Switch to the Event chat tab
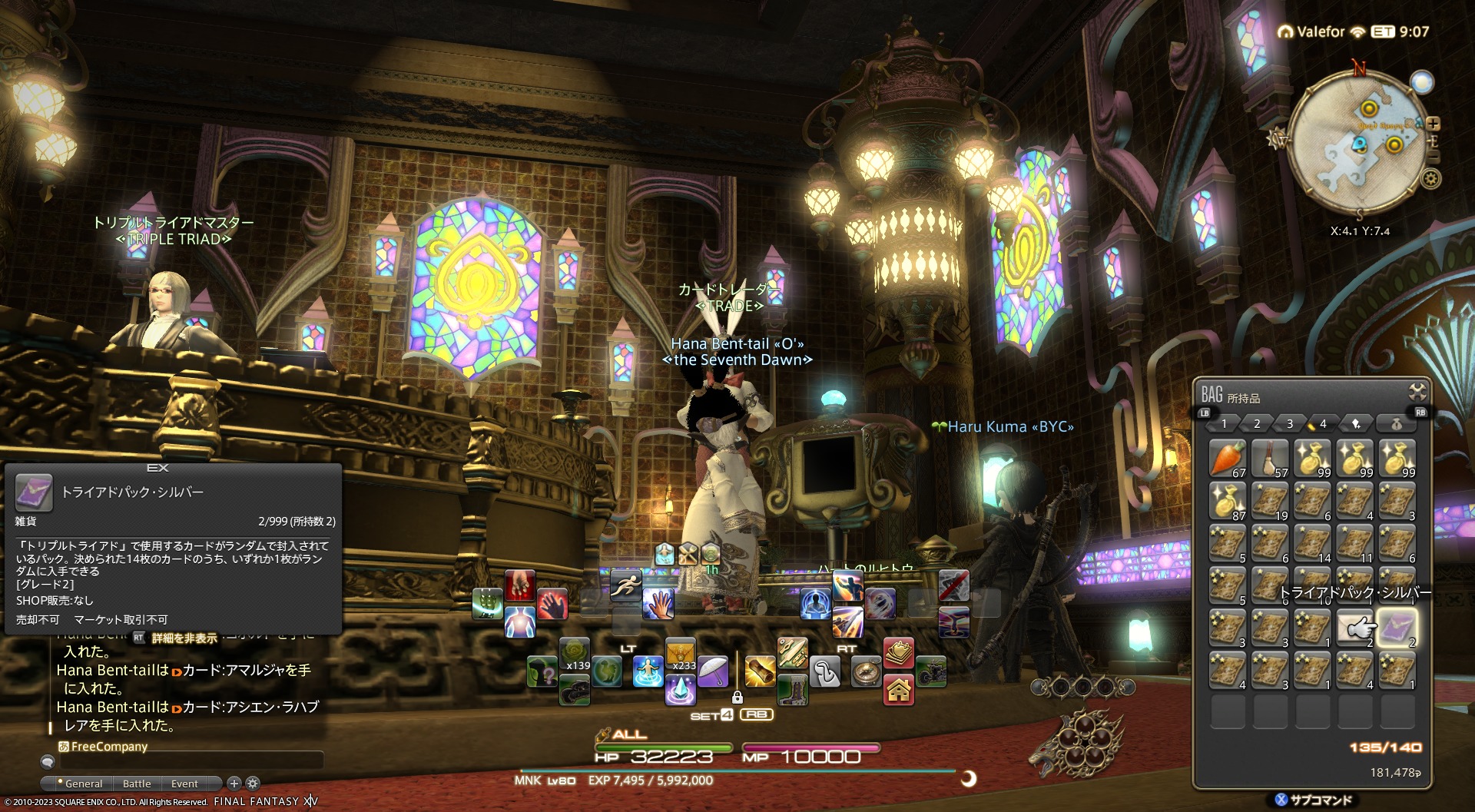The width and height of the screenshot is (1475, 812). point(184,784)
